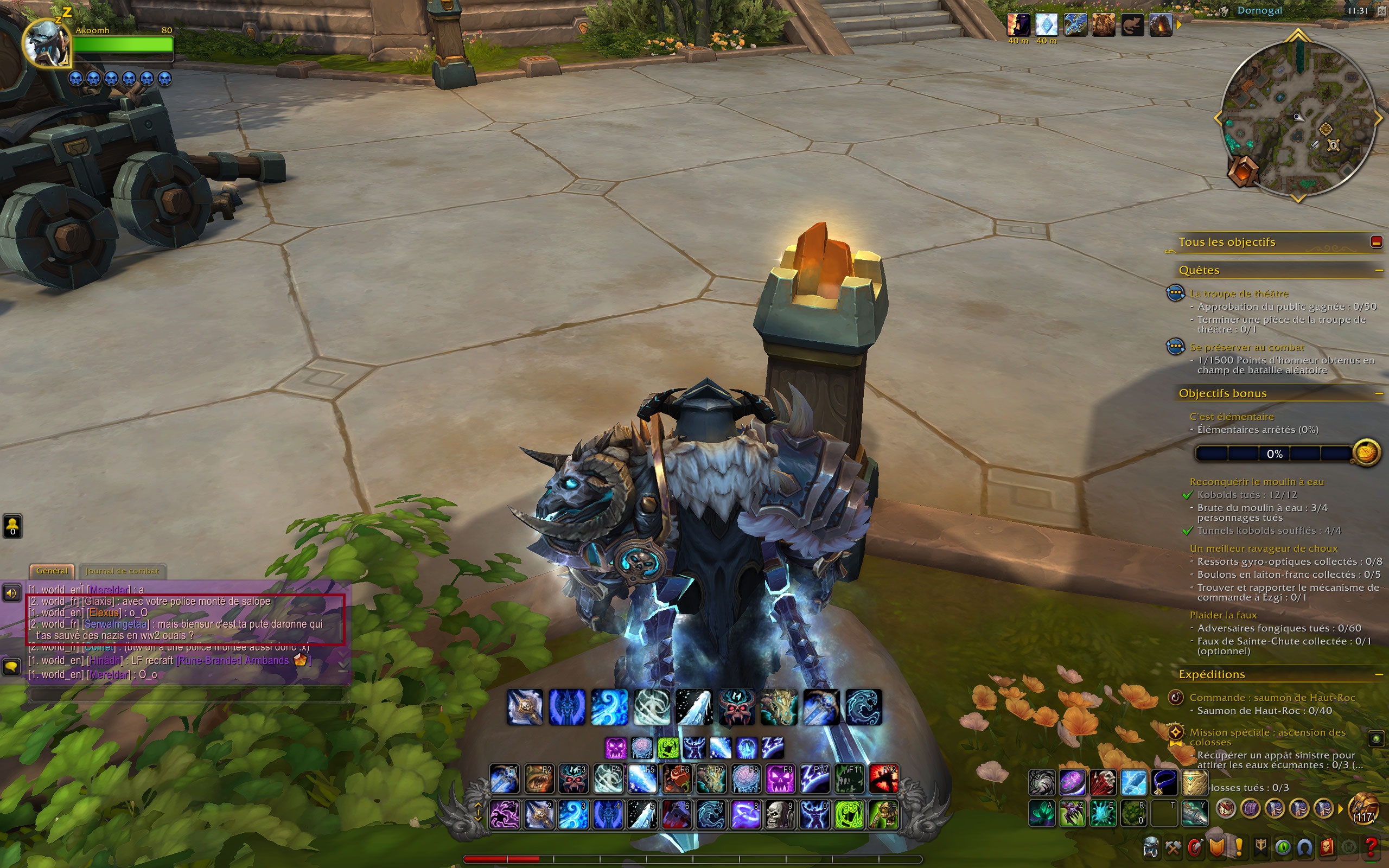Collapse the Tous les objectifs tracker

point(1376,242)
